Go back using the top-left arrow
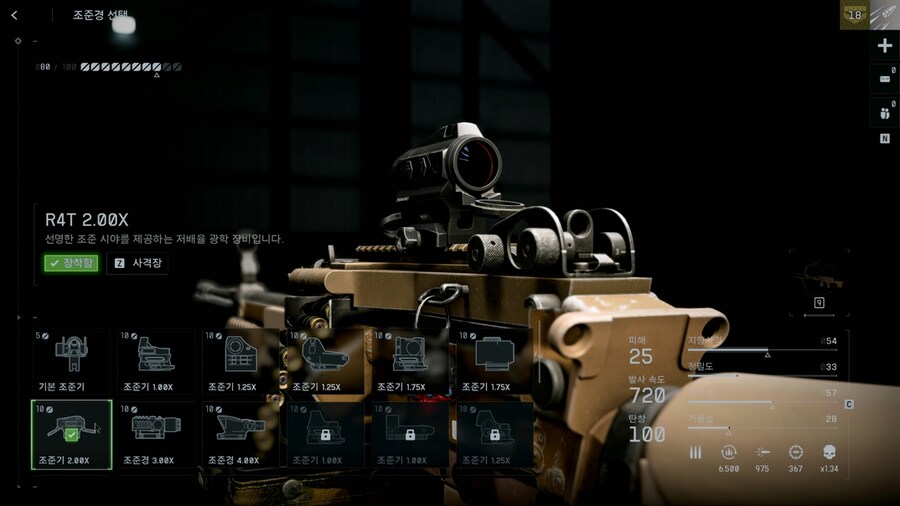900x506 pixels. (x=14, y=15)
